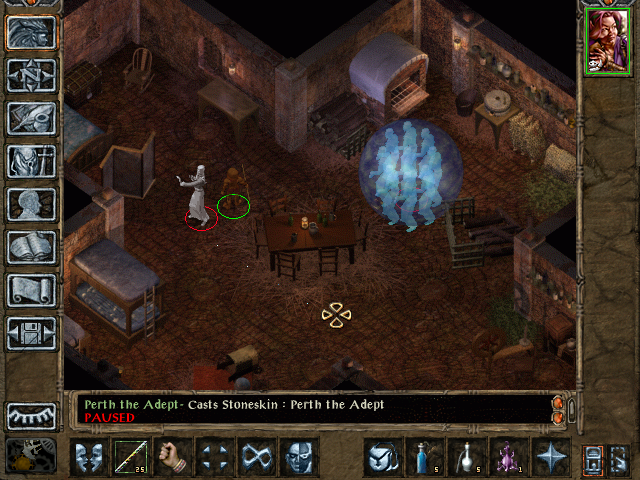Image resolution: width=640 pixels, height=480 pixels.
Task: Open the area map screen
Action: click(x=31, y=75)
